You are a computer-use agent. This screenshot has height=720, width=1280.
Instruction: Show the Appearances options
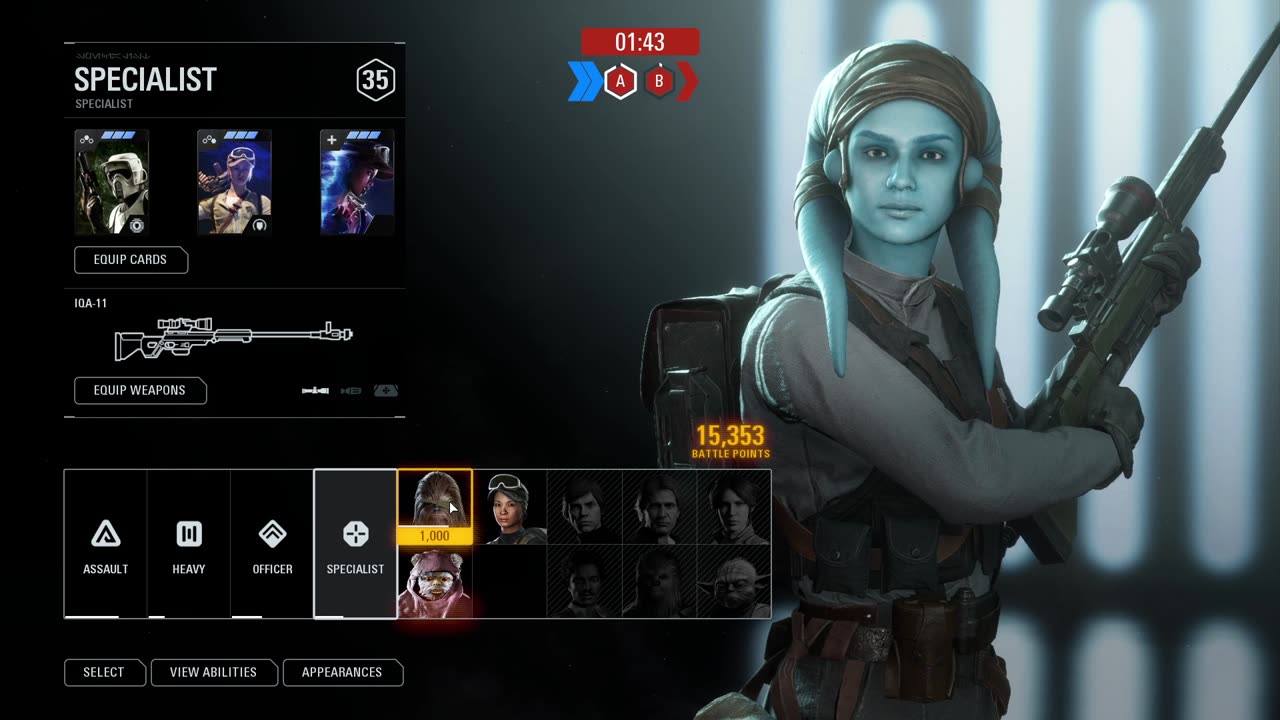pos(342,672)
